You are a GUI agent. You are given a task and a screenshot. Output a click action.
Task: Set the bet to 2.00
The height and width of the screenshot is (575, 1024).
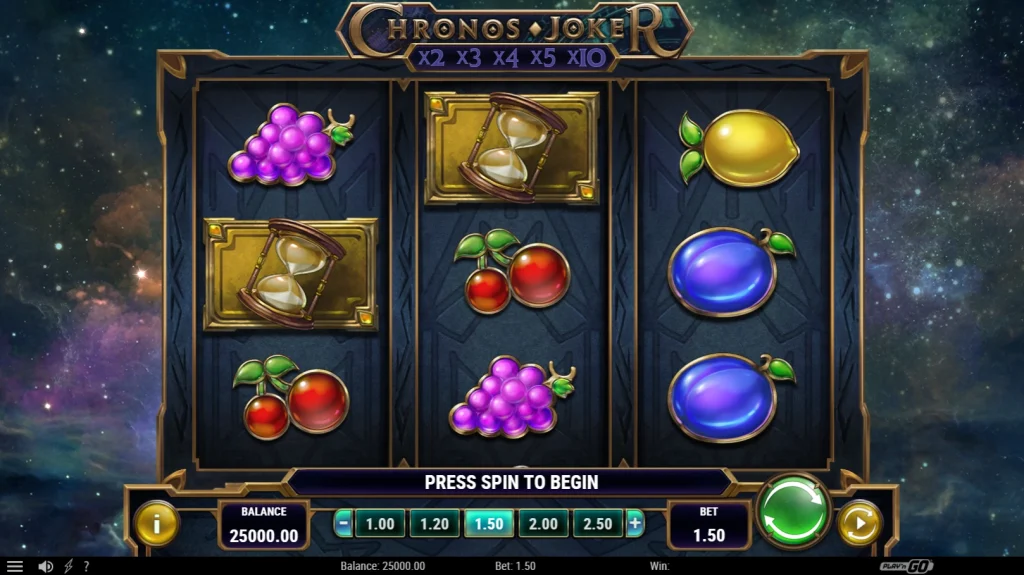point(543,523)
